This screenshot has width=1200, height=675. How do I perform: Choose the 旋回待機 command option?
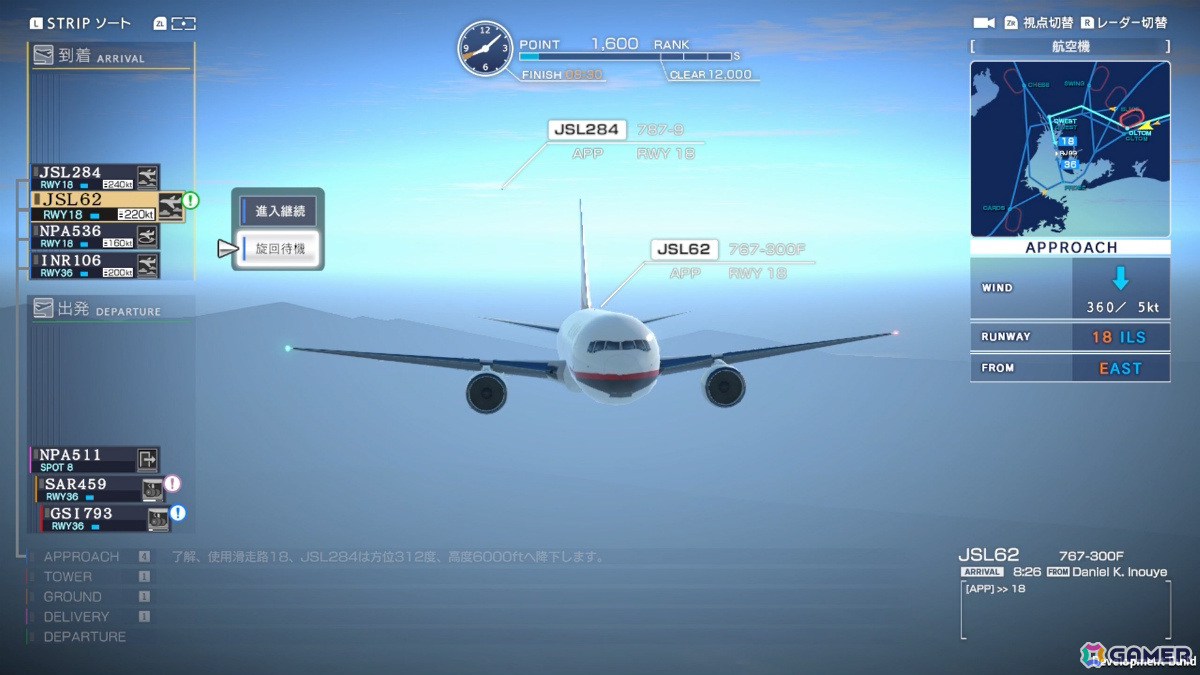279,249
